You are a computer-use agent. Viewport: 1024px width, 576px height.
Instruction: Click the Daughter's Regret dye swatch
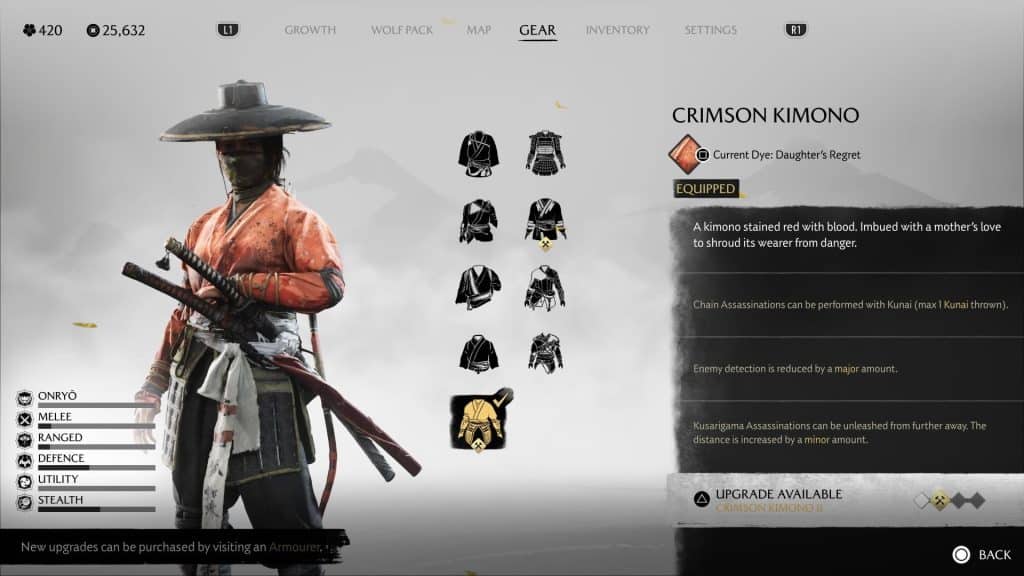[687, 154]
